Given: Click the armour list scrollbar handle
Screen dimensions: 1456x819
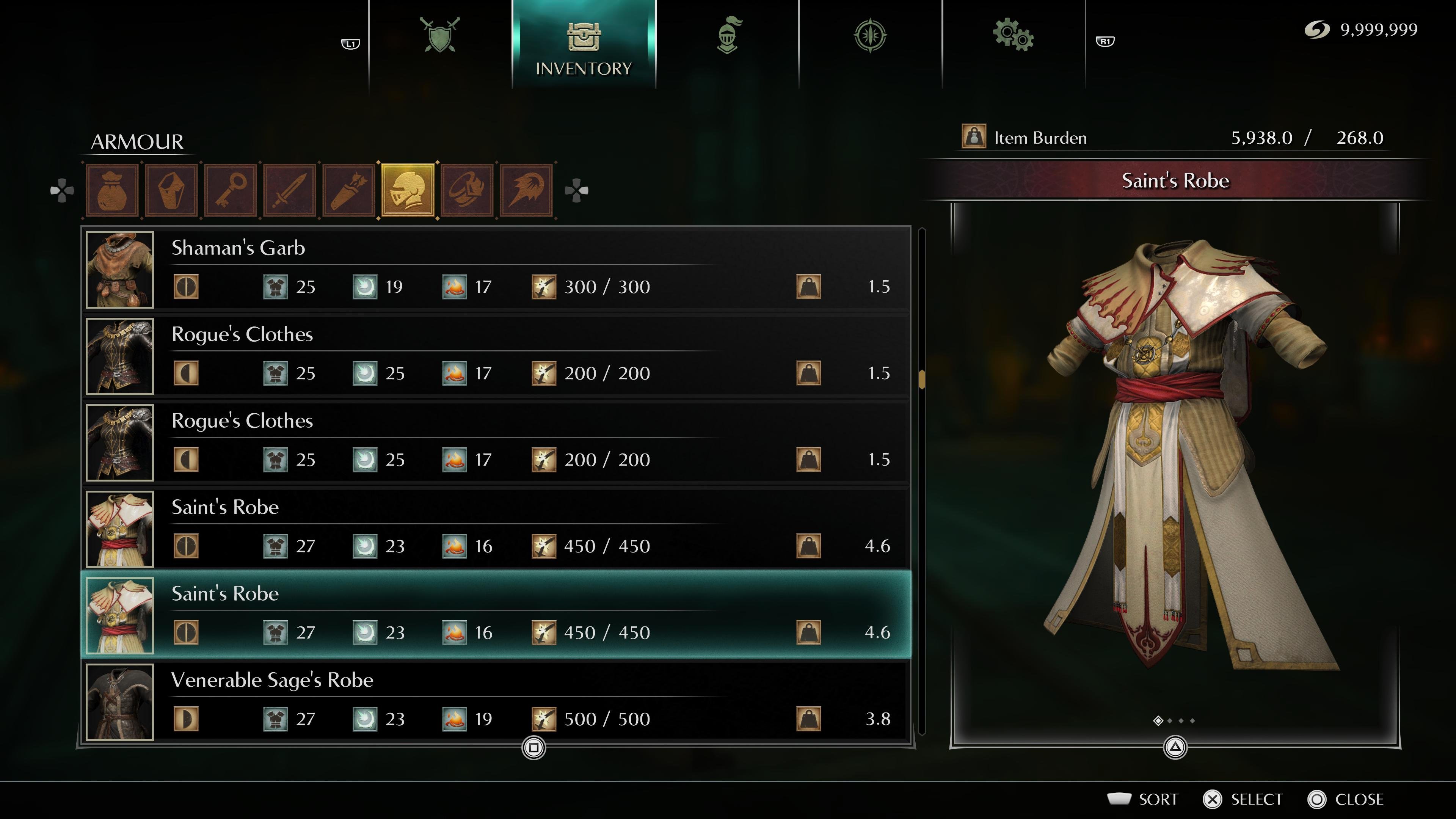Looking at the screenshot, I should [x=922, y=379].
